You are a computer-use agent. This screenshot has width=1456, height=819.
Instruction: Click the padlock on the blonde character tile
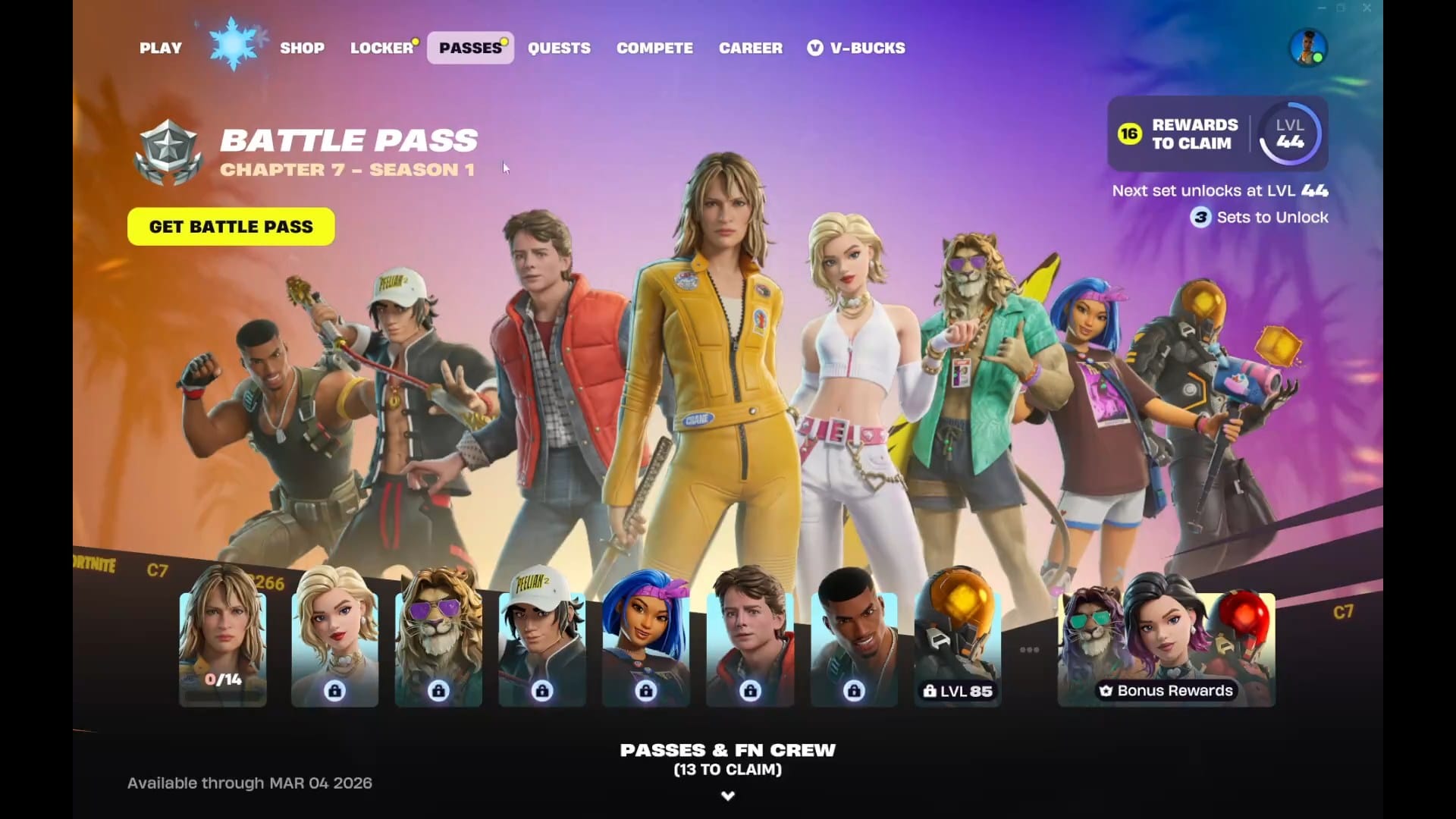pos(334,690)
